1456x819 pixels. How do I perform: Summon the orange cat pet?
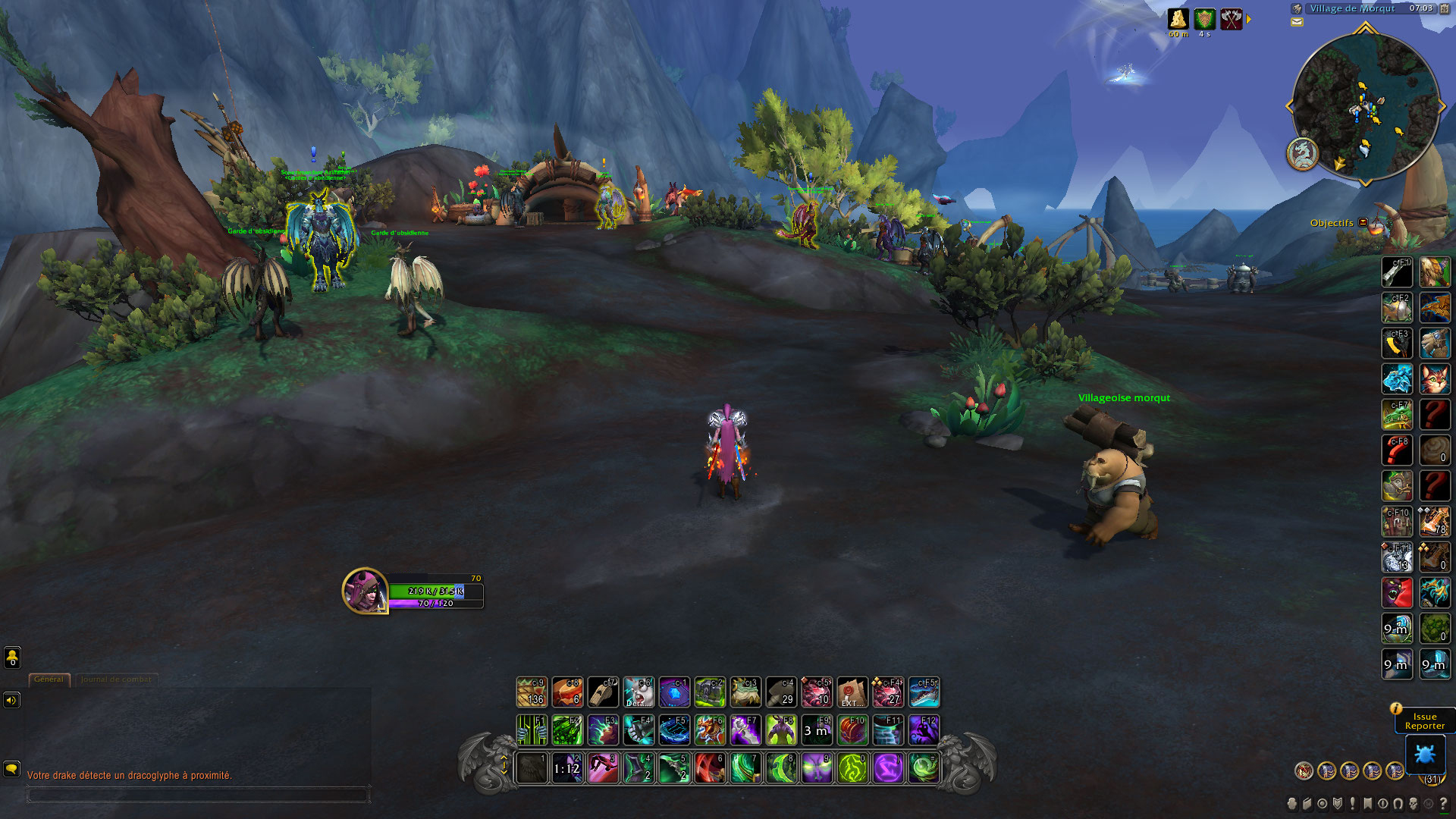1435,379
